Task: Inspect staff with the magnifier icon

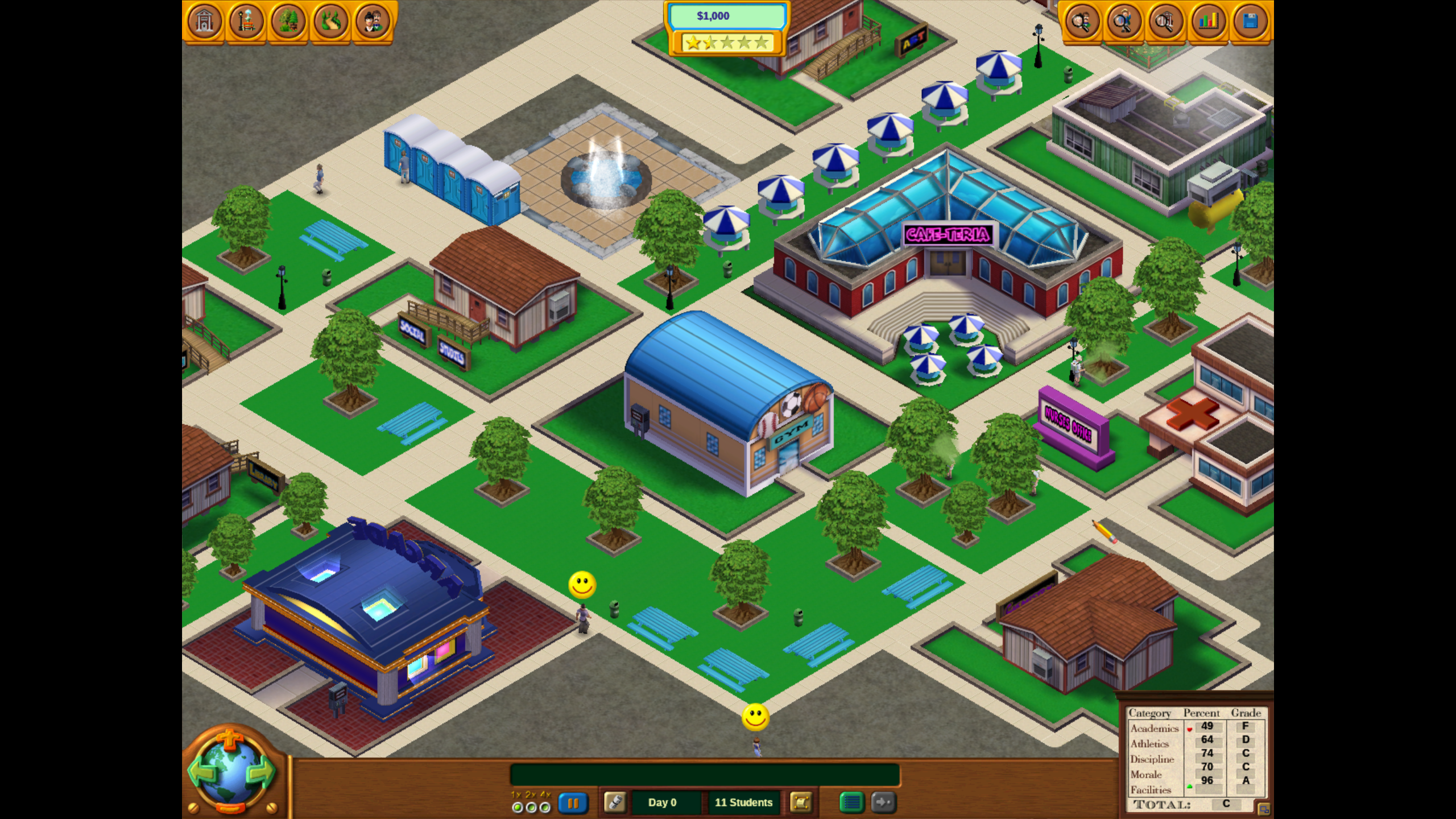Action: pyautogui.click(x=1081, y=22)
